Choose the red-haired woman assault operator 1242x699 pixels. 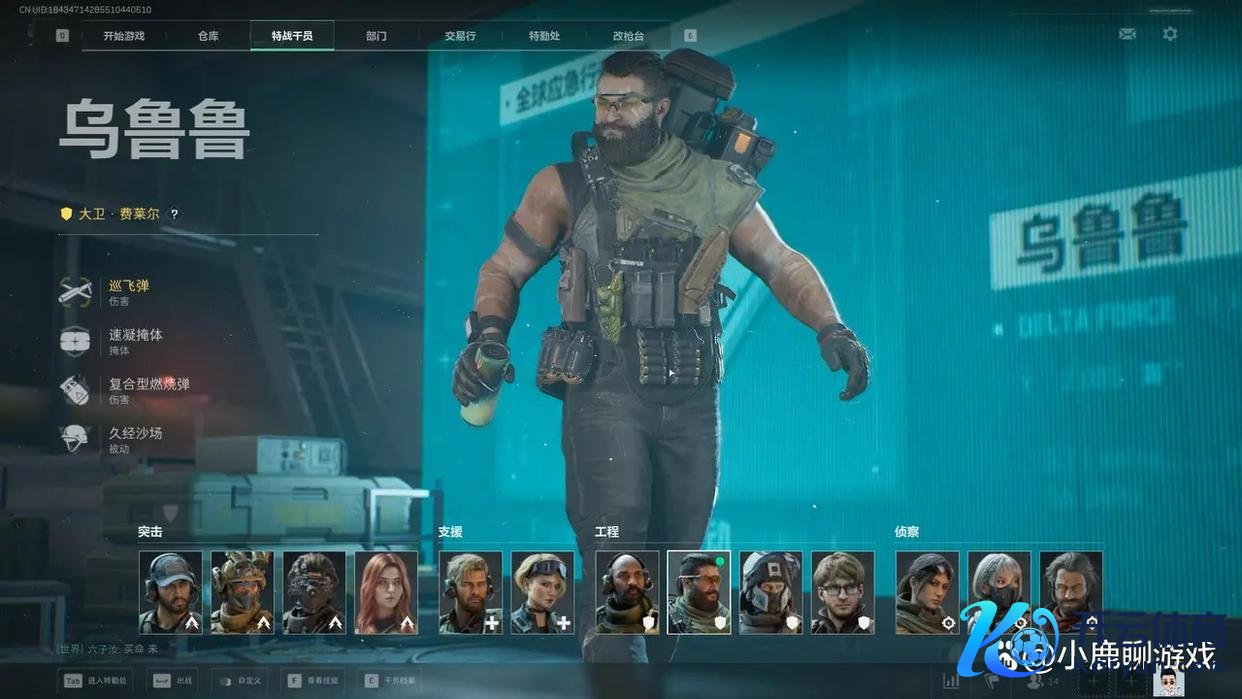tap(386, 592)
